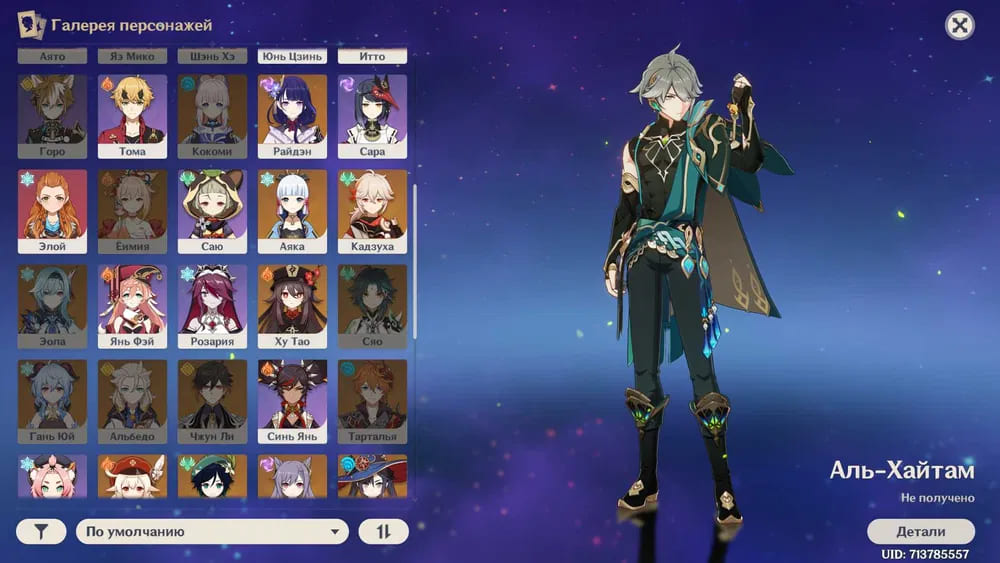Choose the Кадзуха character card
Image resolution: width=1000 pixels, height=563 pixels.
tap(372, 211)
